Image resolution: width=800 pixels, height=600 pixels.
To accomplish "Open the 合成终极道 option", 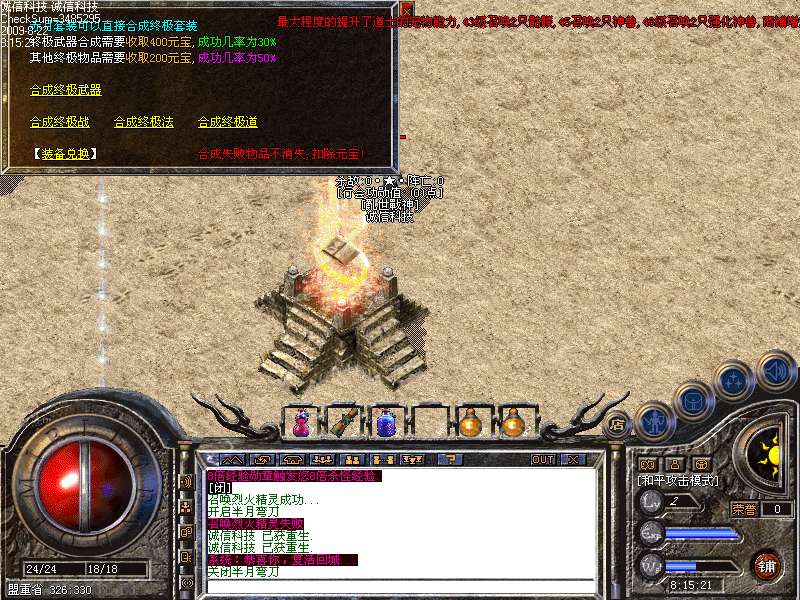I will (x=227, y=122).
